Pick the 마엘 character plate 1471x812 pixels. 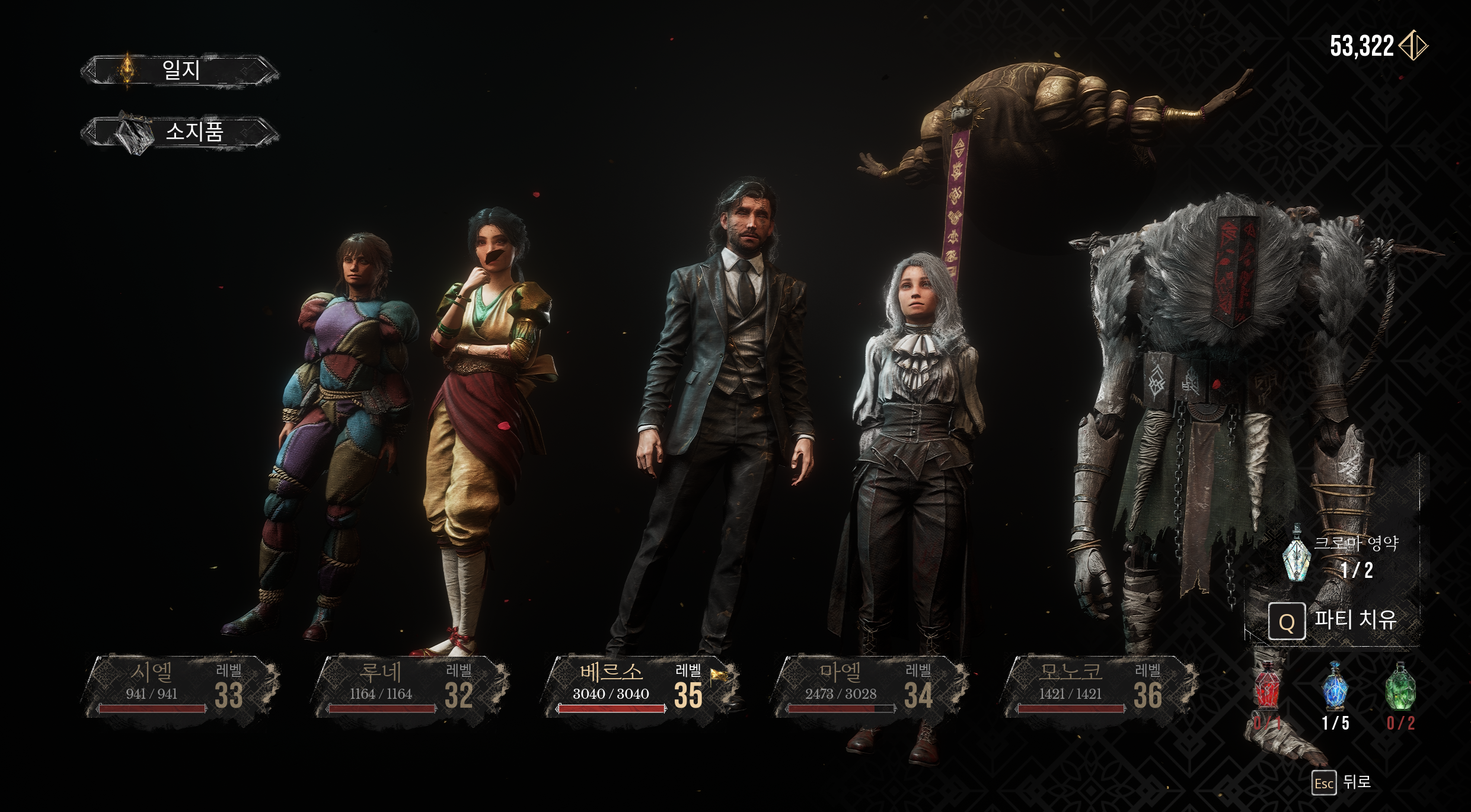click(870, 686)
